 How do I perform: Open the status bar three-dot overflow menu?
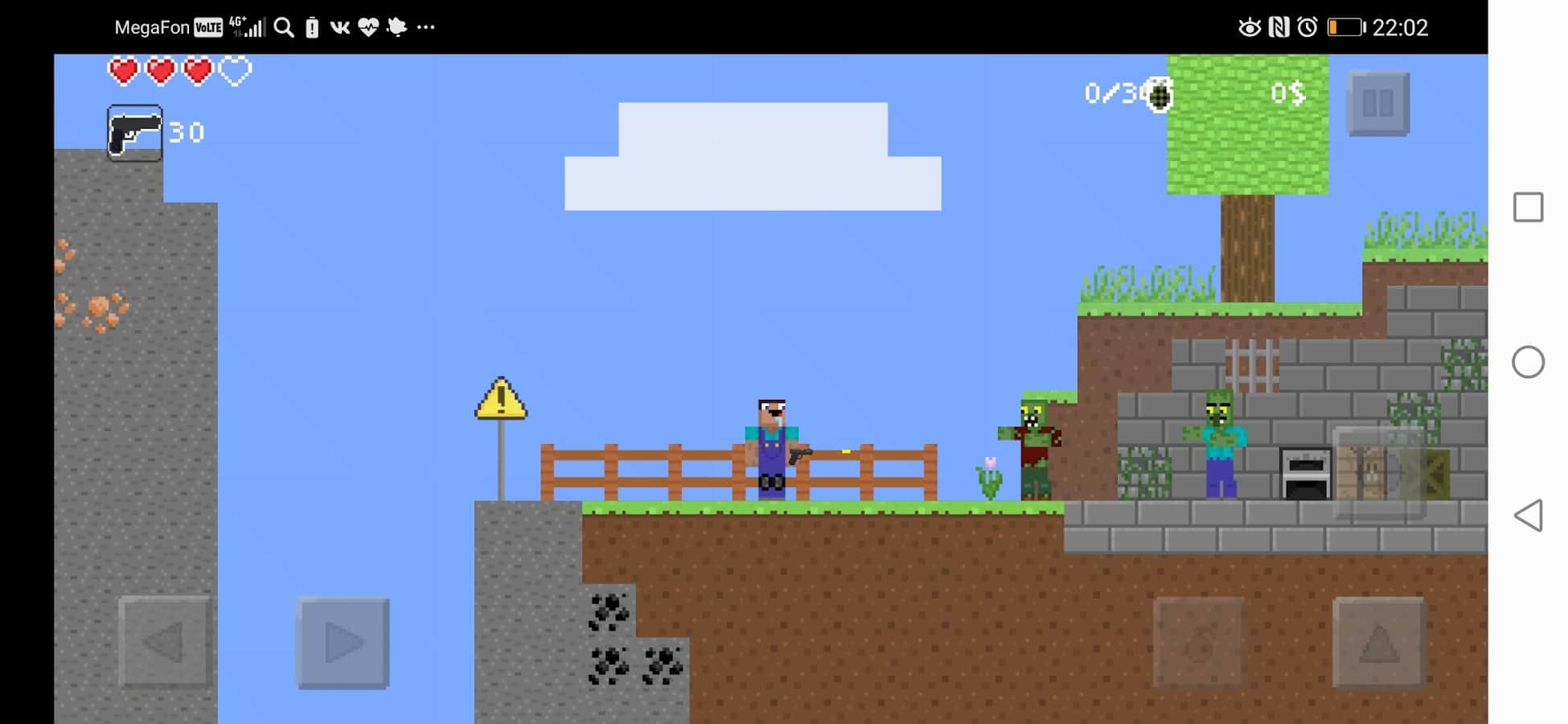[424, 27]
